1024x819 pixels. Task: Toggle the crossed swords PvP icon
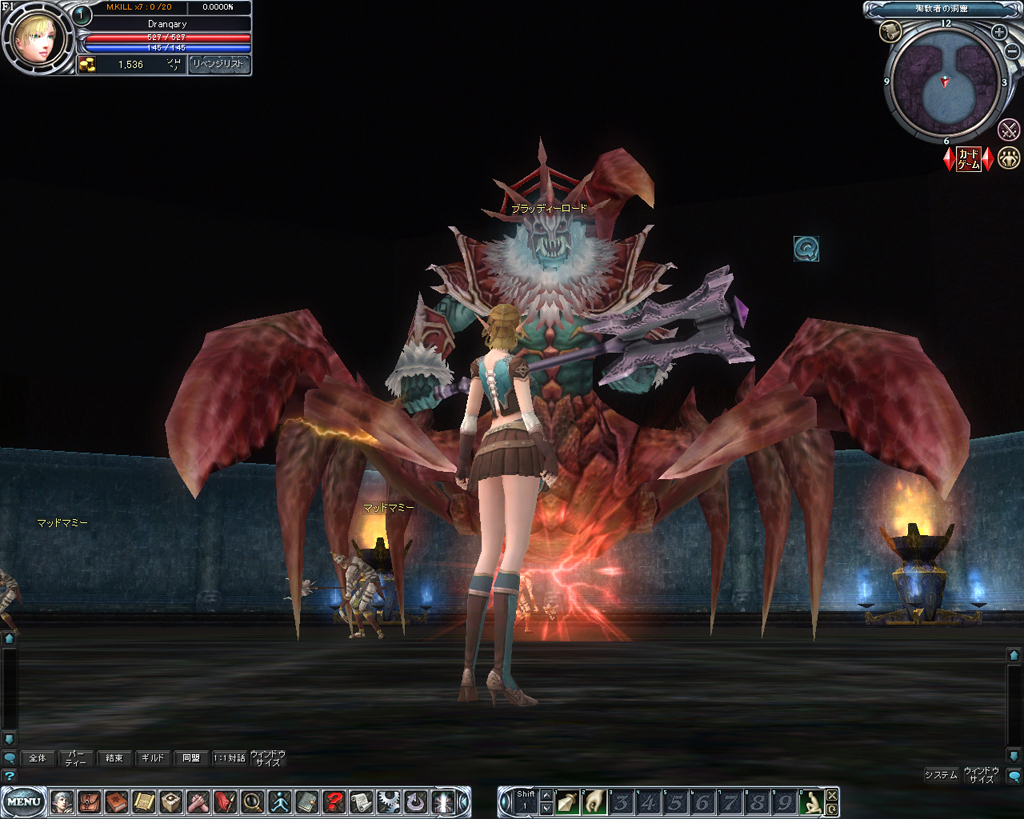1009,129
